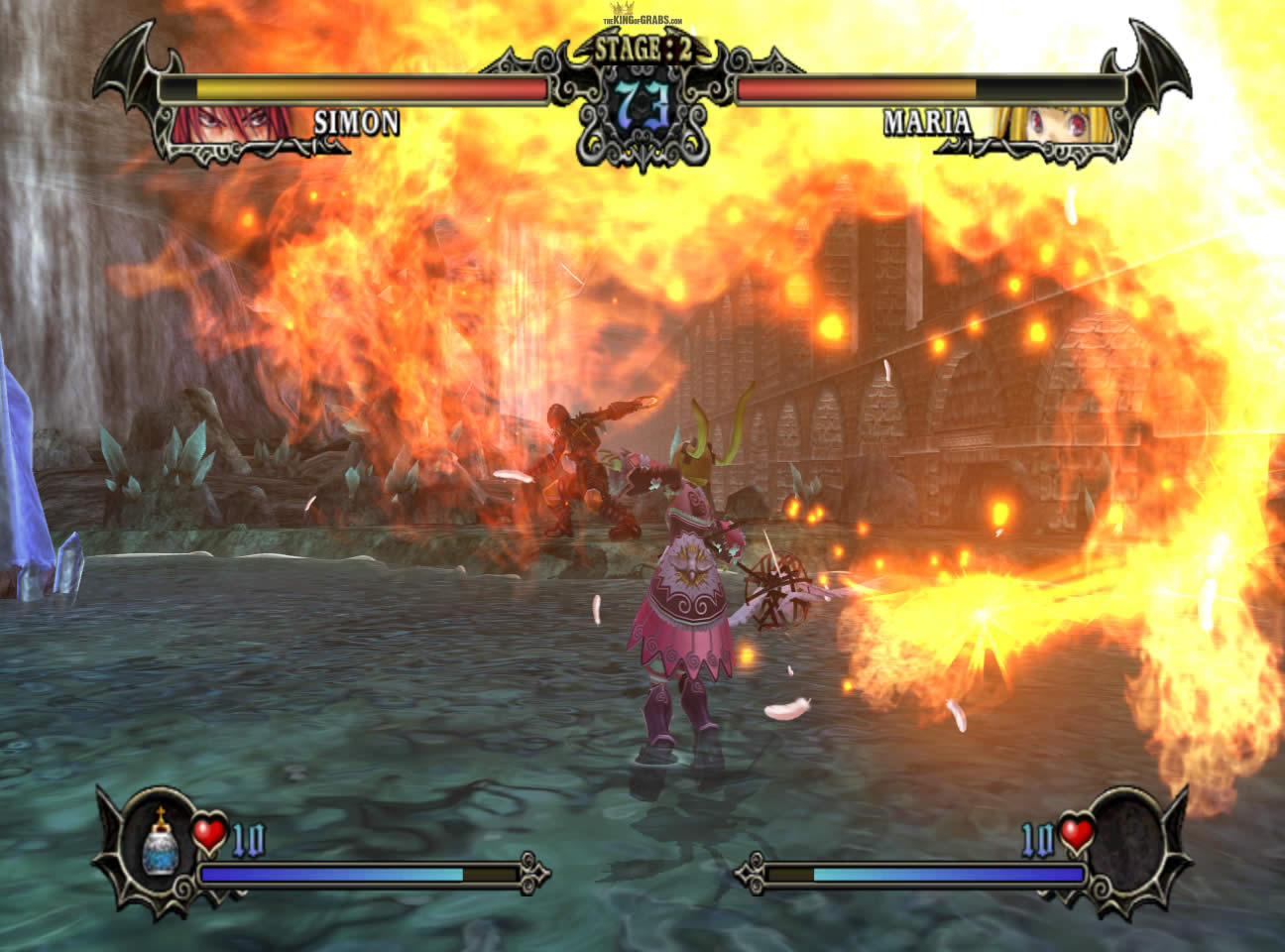The image size is (1285, 952).
Task: Click the heart icon beside Maria's sub-weapon
Action: 1077,834
